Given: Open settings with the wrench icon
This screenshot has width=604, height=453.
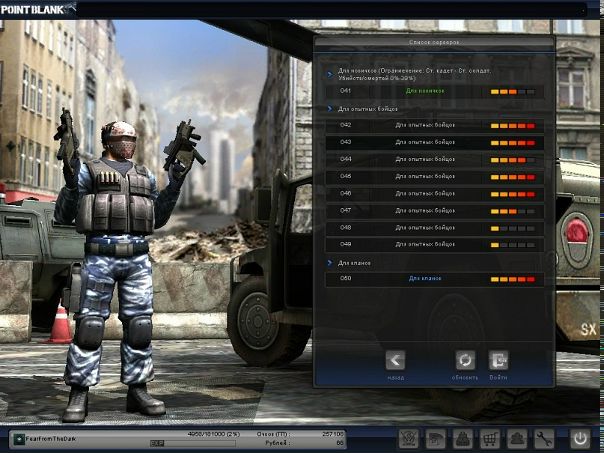Looking at the screenshot, I should (x=544, y=438).
